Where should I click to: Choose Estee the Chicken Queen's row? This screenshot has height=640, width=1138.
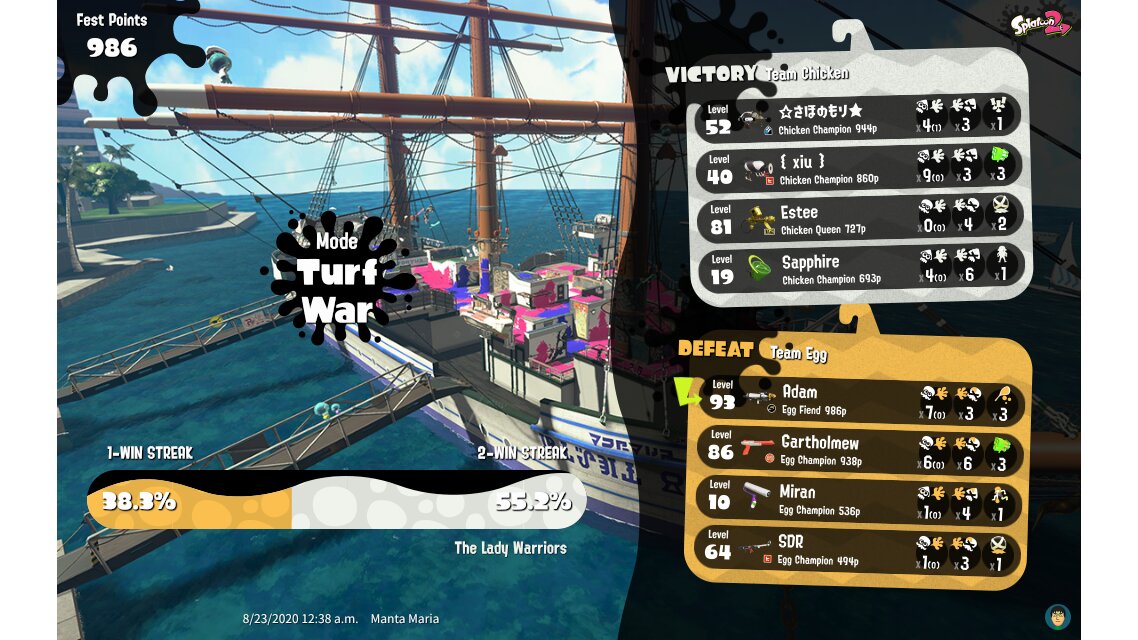point(858,218)
